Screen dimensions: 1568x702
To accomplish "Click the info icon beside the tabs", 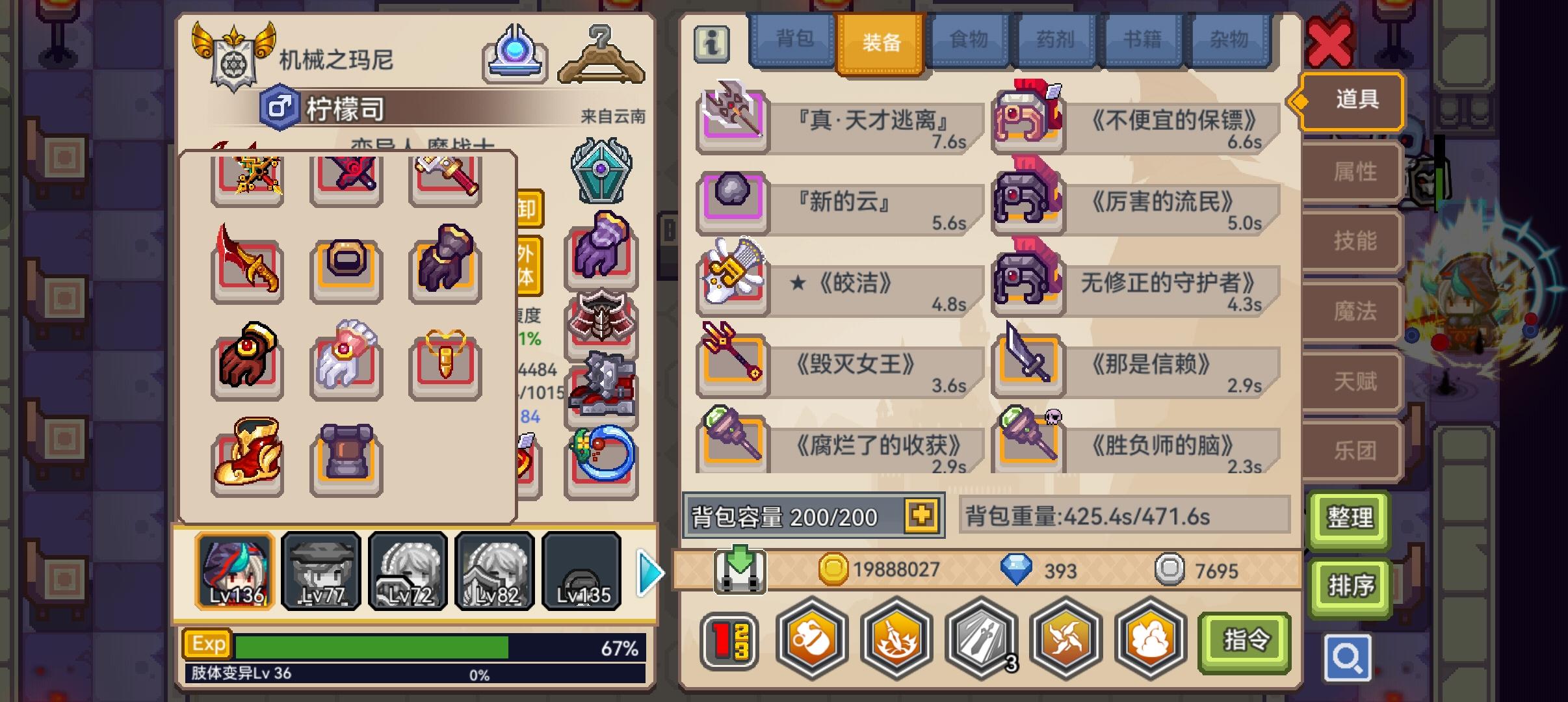I will click(711, 45).
